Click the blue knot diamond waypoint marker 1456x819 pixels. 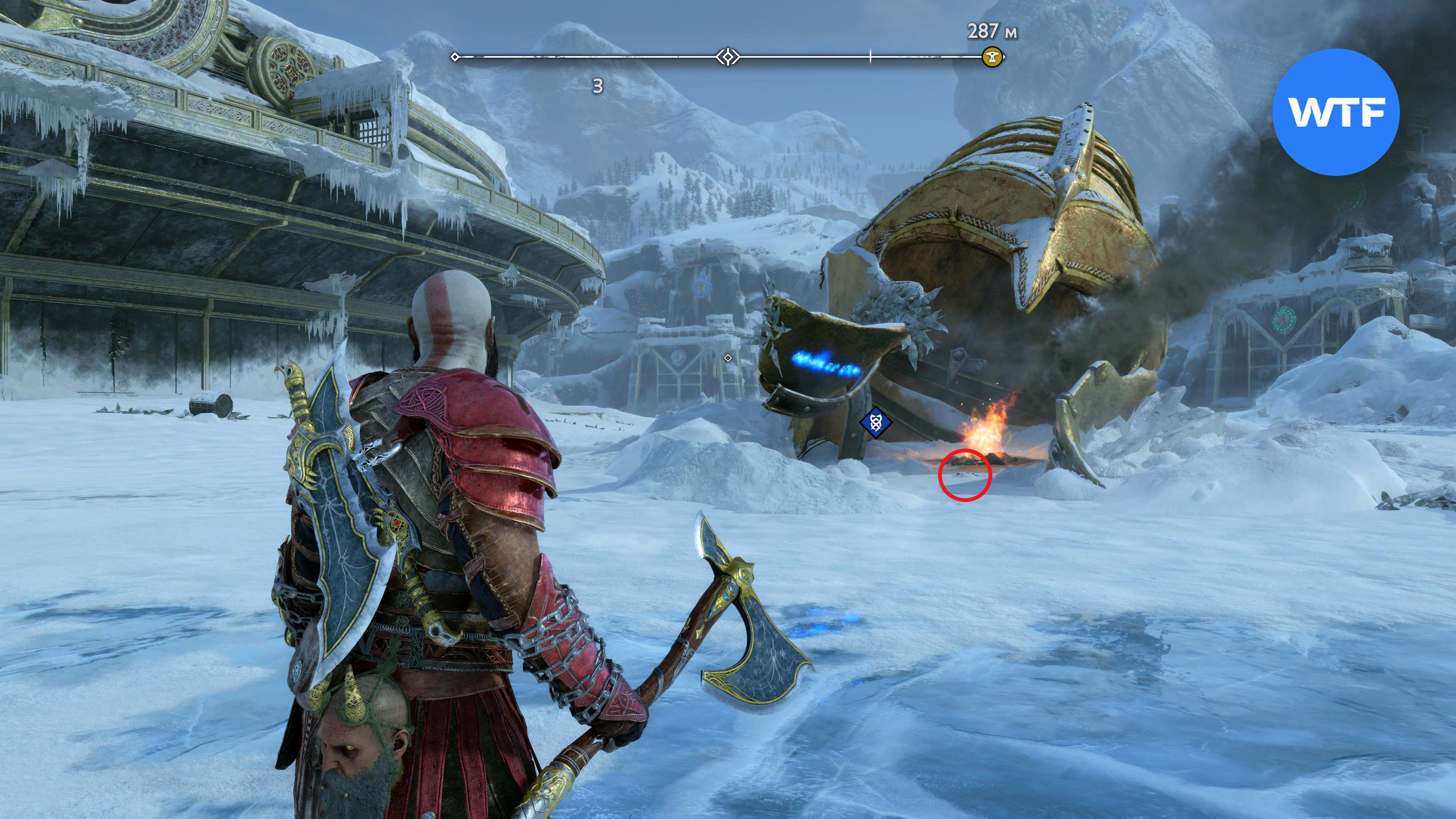point(875,422)
